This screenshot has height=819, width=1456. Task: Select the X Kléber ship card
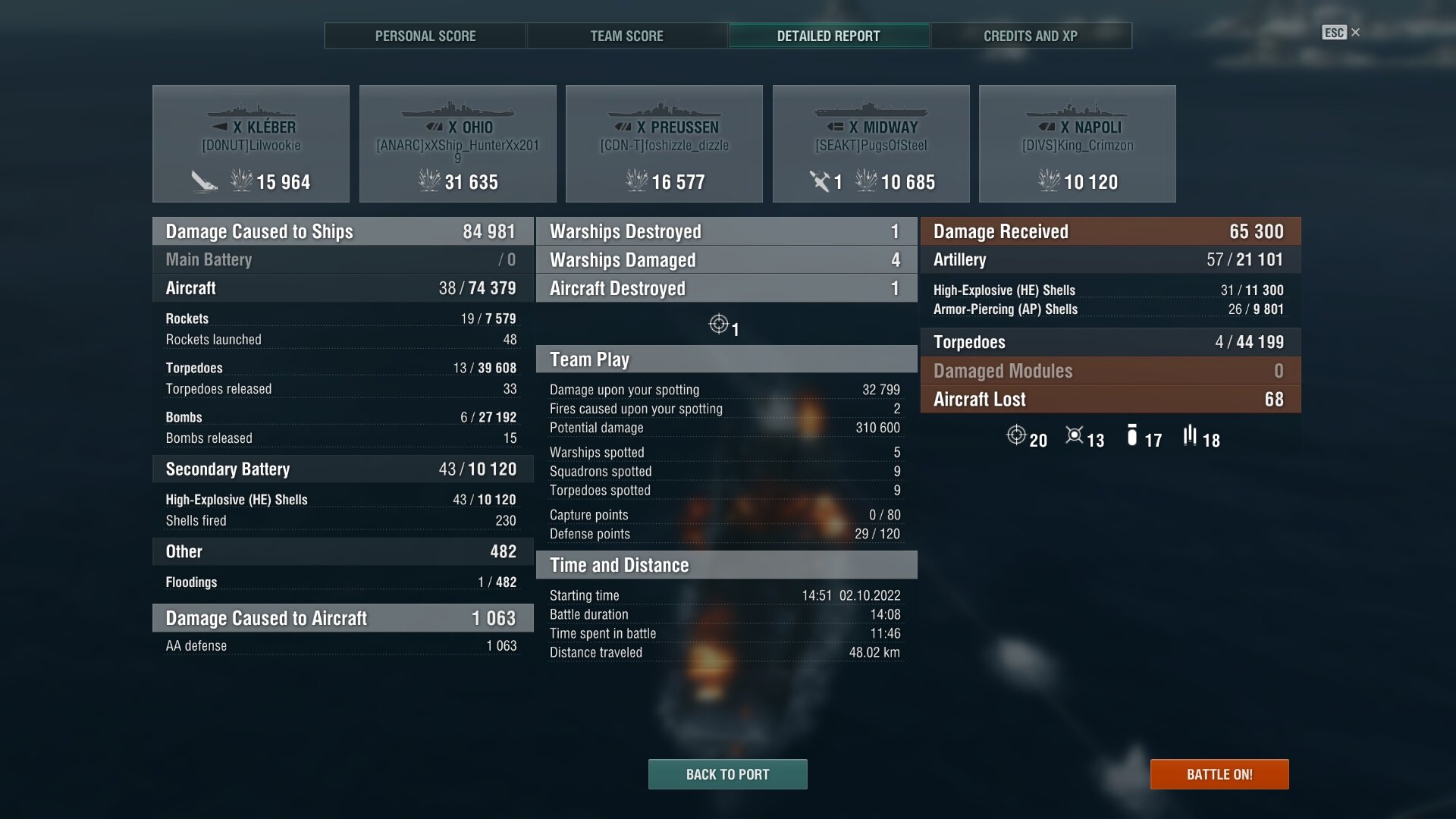coord(251,143)
